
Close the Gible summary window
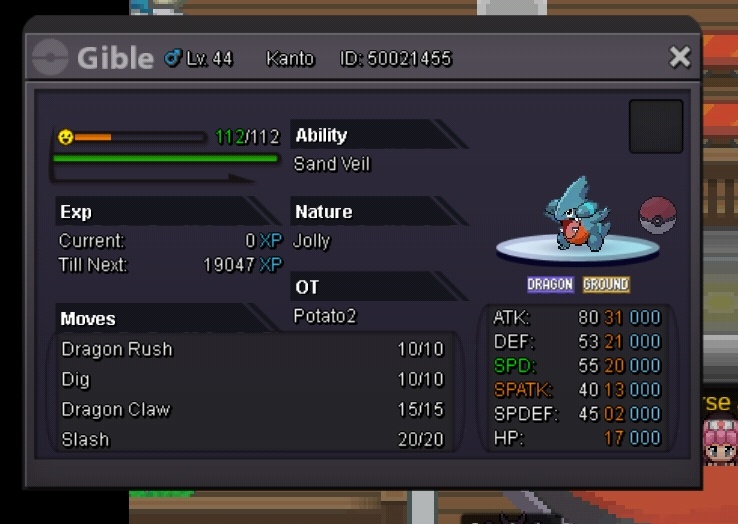(680, 57)
